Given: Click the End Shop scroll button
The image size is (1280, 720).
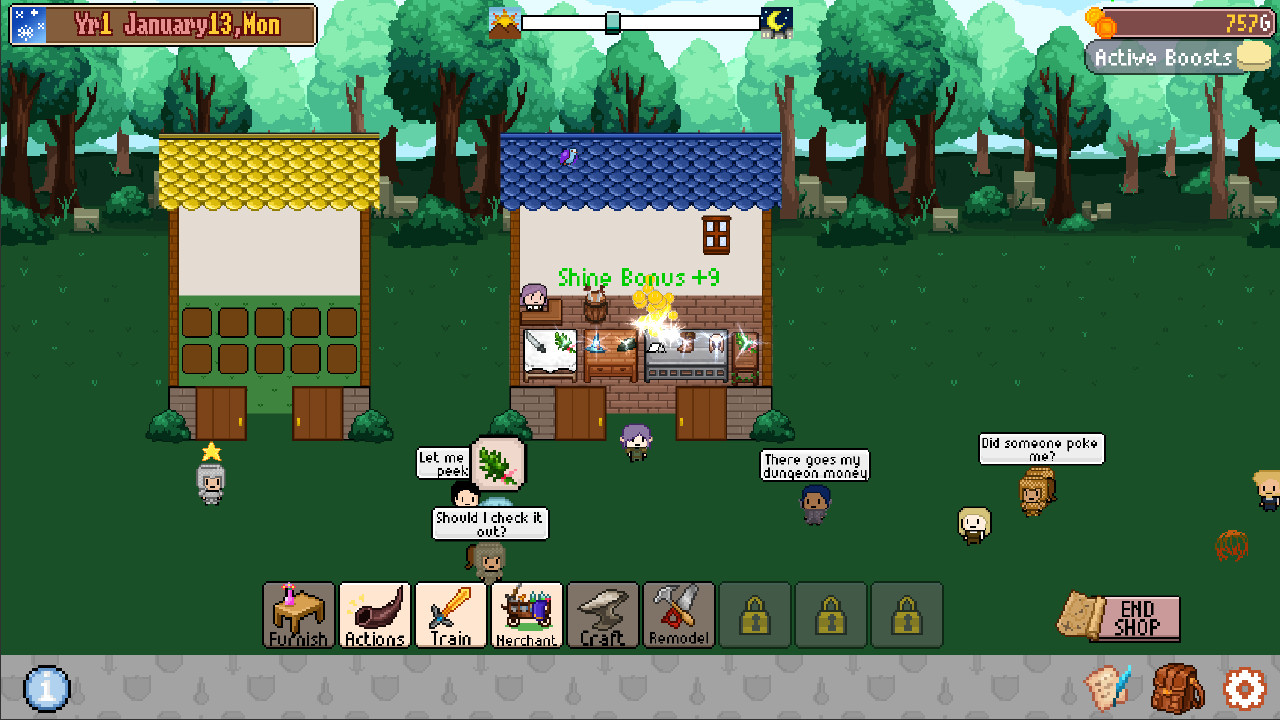Looking at the screenshot, I should tap(1118, 619).
